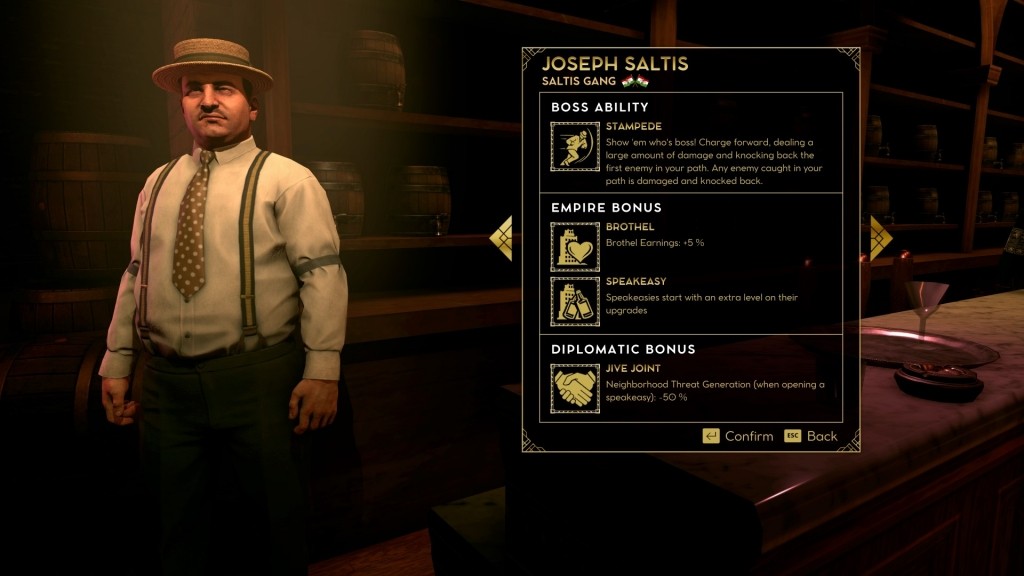Select the Jive Joint handshake icon

(x=575, y=389)
